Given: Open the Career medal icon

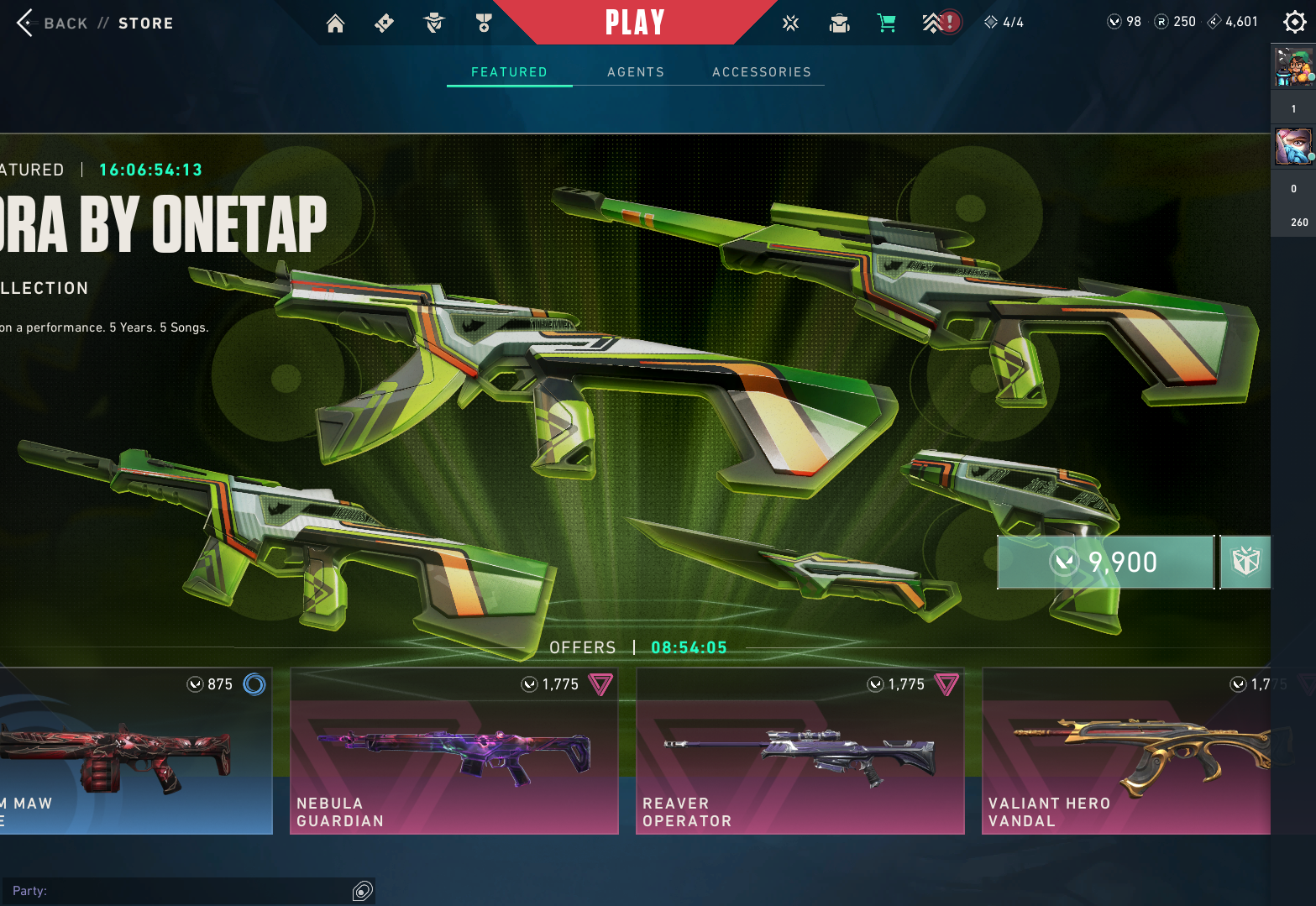Looking at the screenshot, I should tap(484, 24).
